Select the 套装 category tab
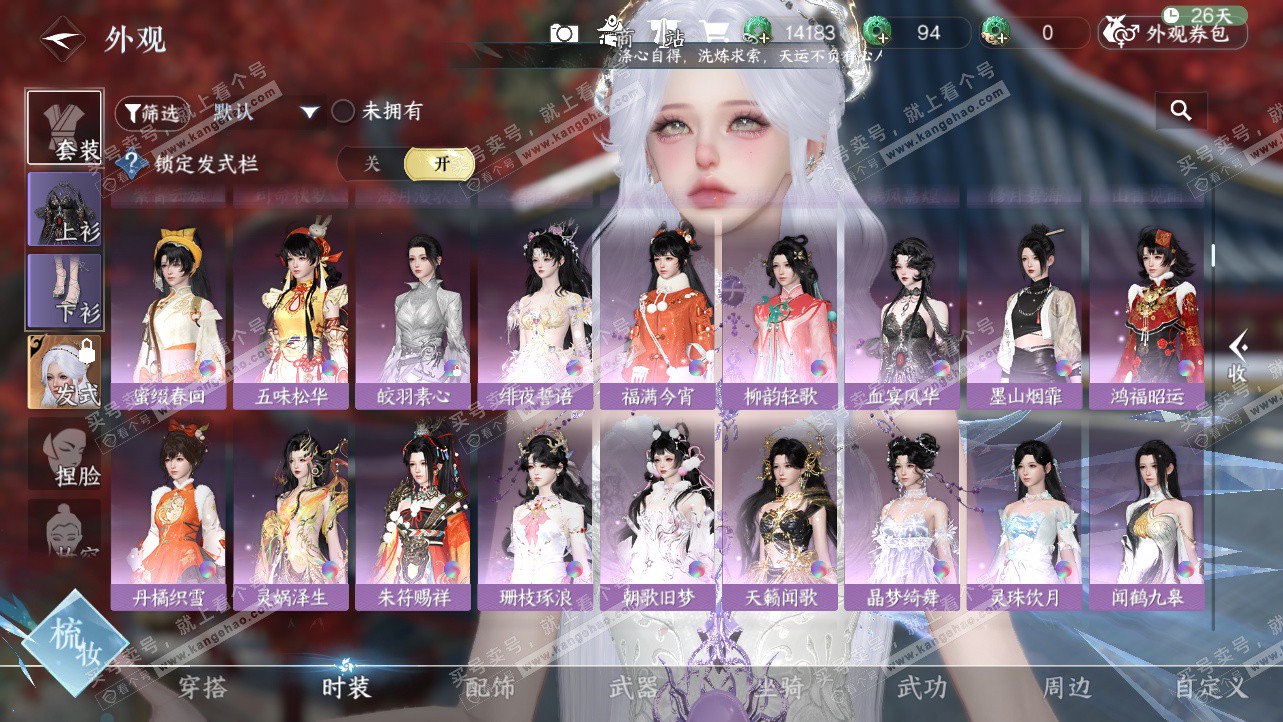Screen dimensions: 1283x722 coord(64,128)
